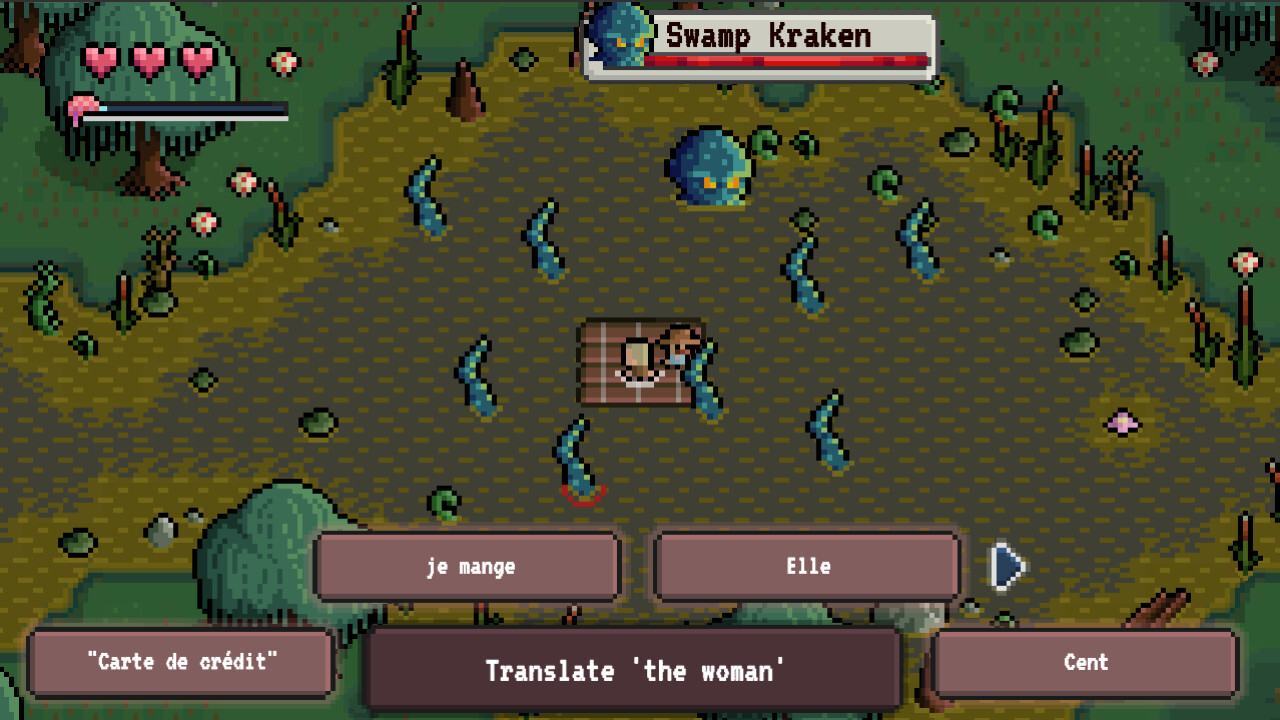
Task: Choose the 'Carte de crédit' answer
Action: pyautogui.click(x=180, y=662)
